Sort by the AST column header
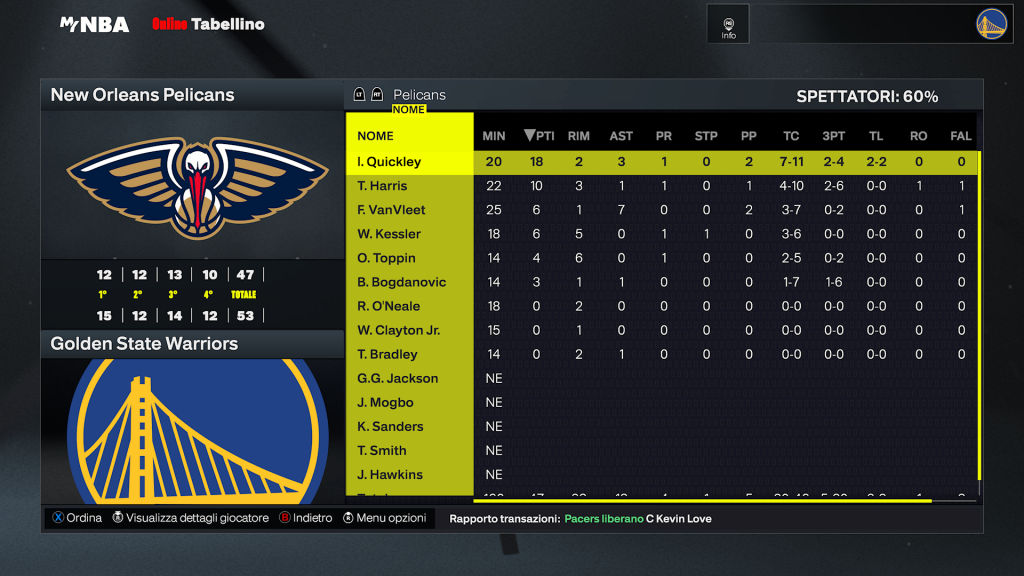This screenshot has width=1024, height=576. click(621, 136)
